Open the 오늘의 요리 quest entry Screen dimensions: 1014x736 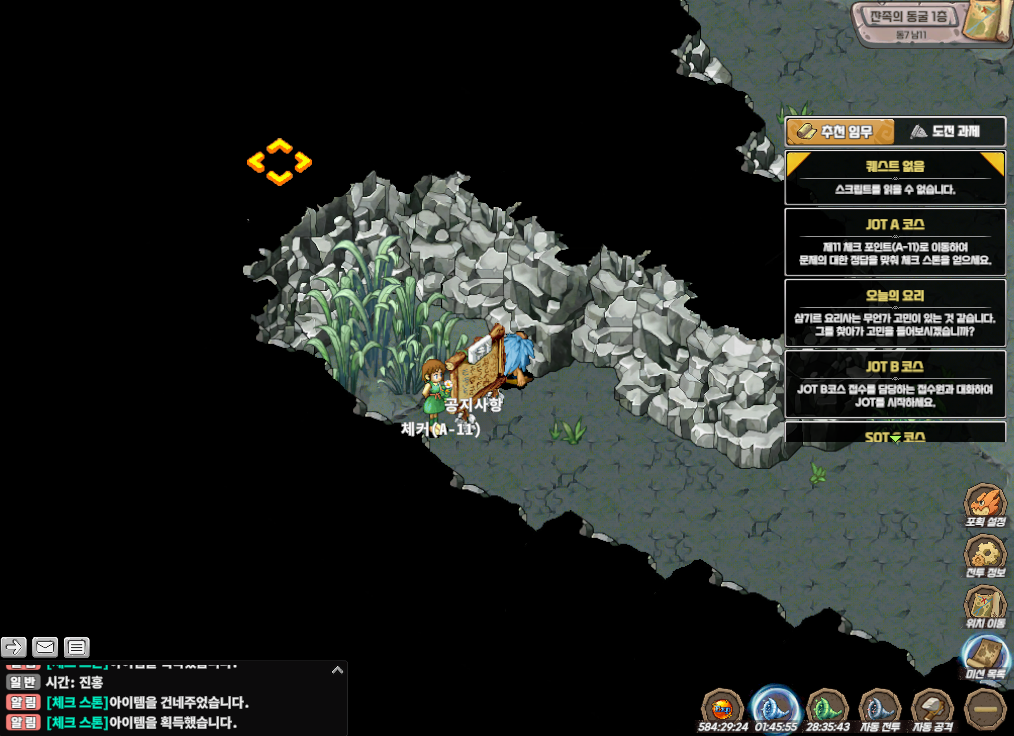pos(895,312)
